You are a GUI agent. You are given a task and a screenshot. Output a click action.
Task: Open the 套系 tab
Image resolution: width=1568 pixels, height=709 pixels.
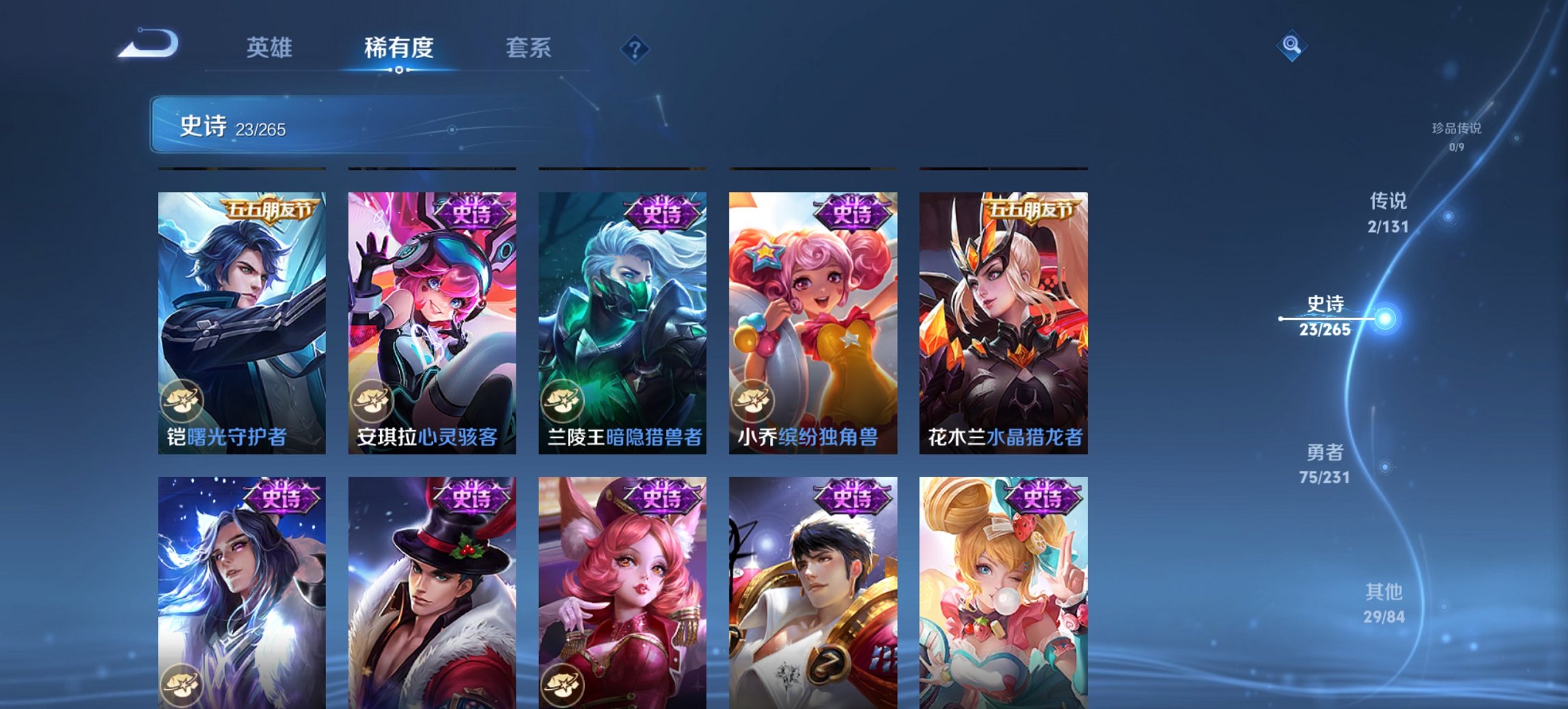pos(529,48)
